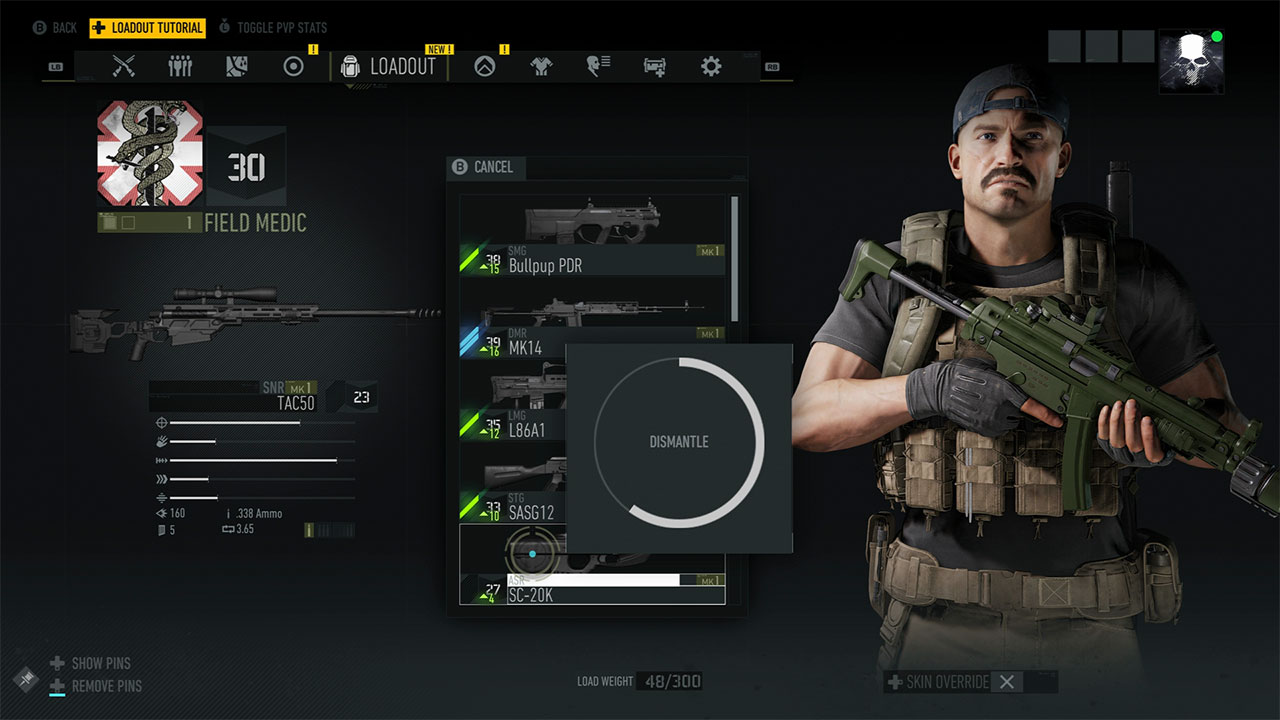
Task: Open the map icon in the menu bar
Action: pos(236,66)
